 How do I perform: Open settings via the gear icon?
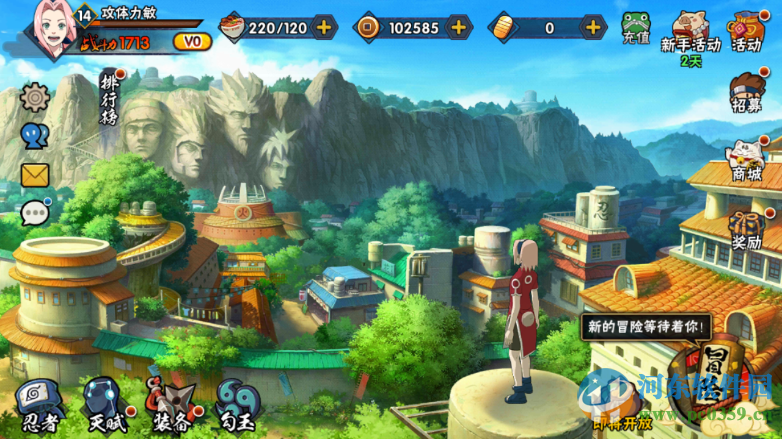[x=35, y=98]
